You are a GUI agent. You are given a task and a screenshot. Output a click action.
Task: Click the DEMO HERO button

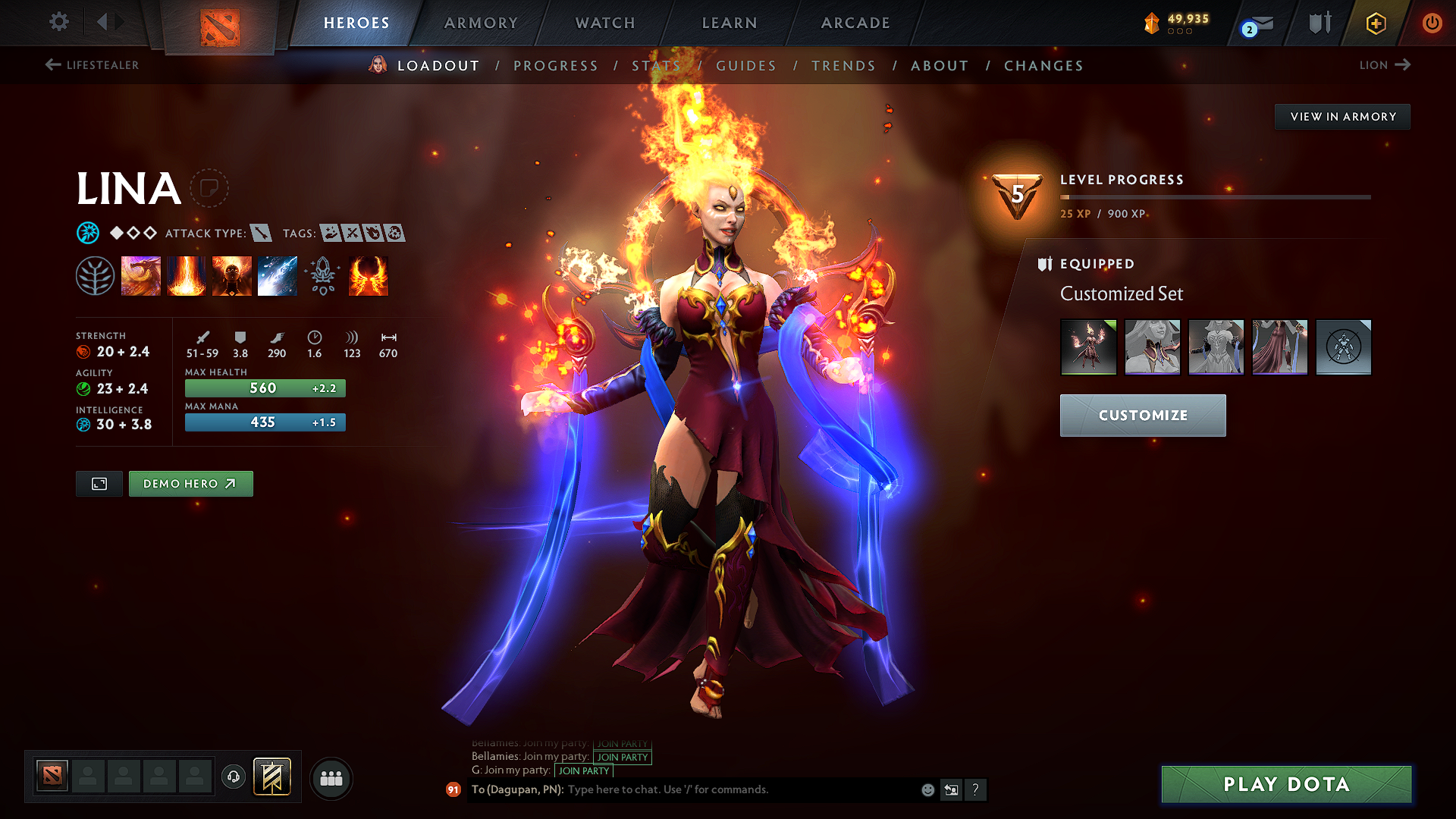[x=190, y=483]
